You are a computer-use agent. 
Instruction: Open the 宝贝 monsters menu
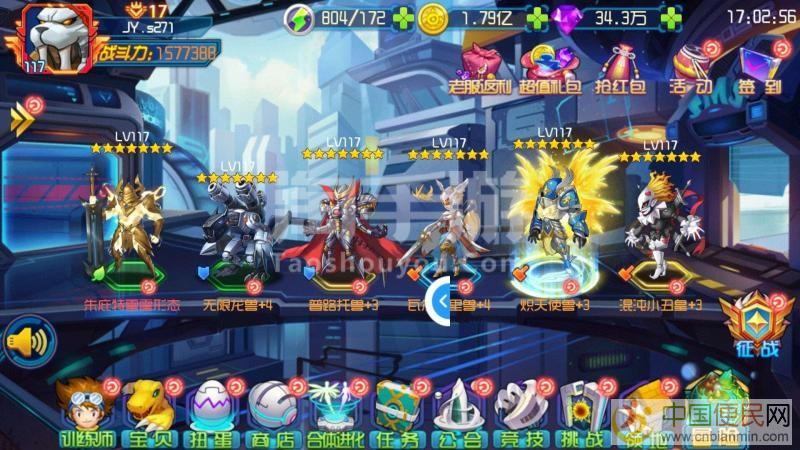pyautogui.click(x=148, y=412)
